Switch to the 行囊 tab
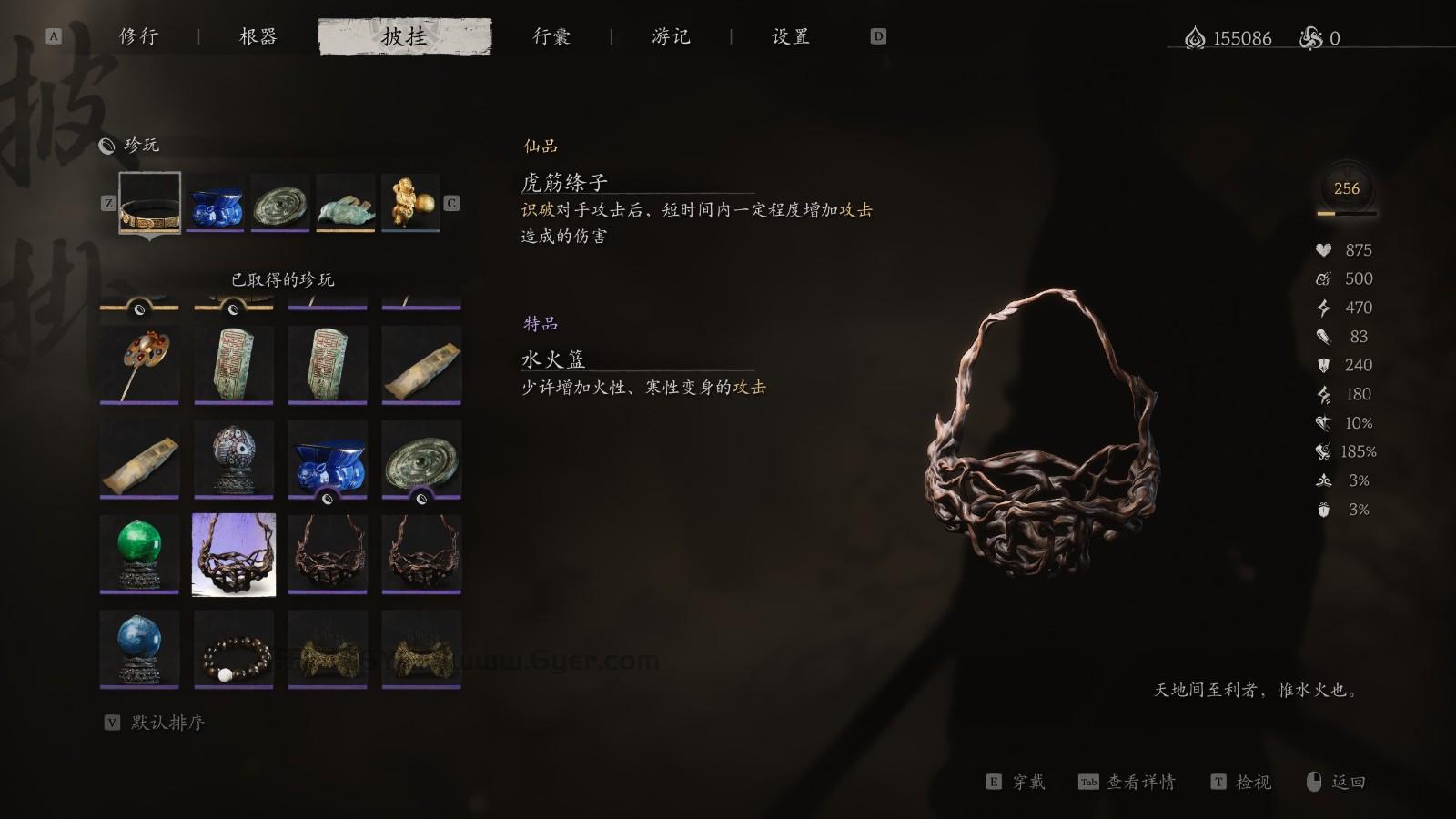The image size is (1456, 819). [553, 37]
